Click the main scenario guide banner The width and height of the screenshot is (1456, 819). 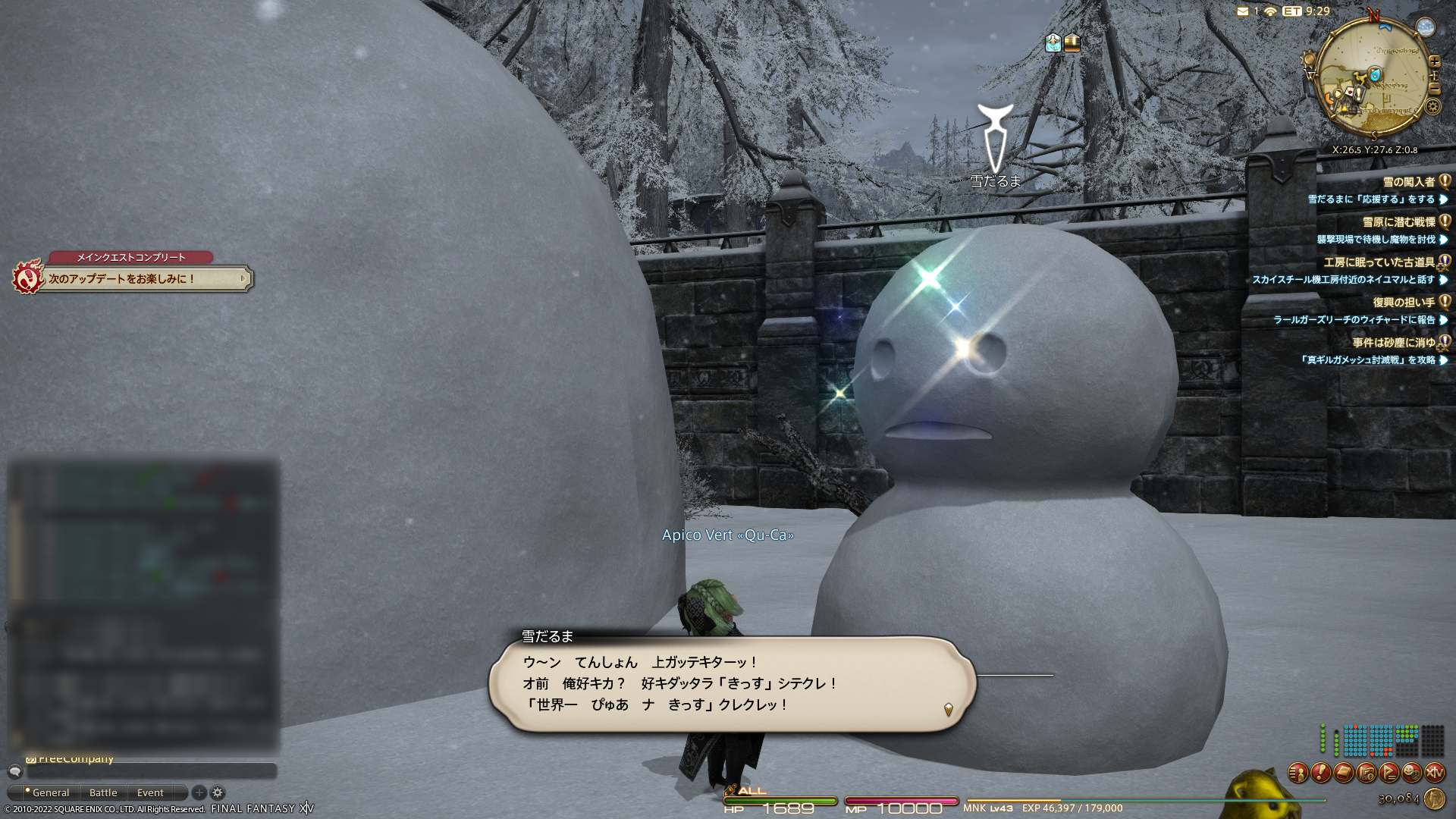pyautogui.click(x=144, y=279)
